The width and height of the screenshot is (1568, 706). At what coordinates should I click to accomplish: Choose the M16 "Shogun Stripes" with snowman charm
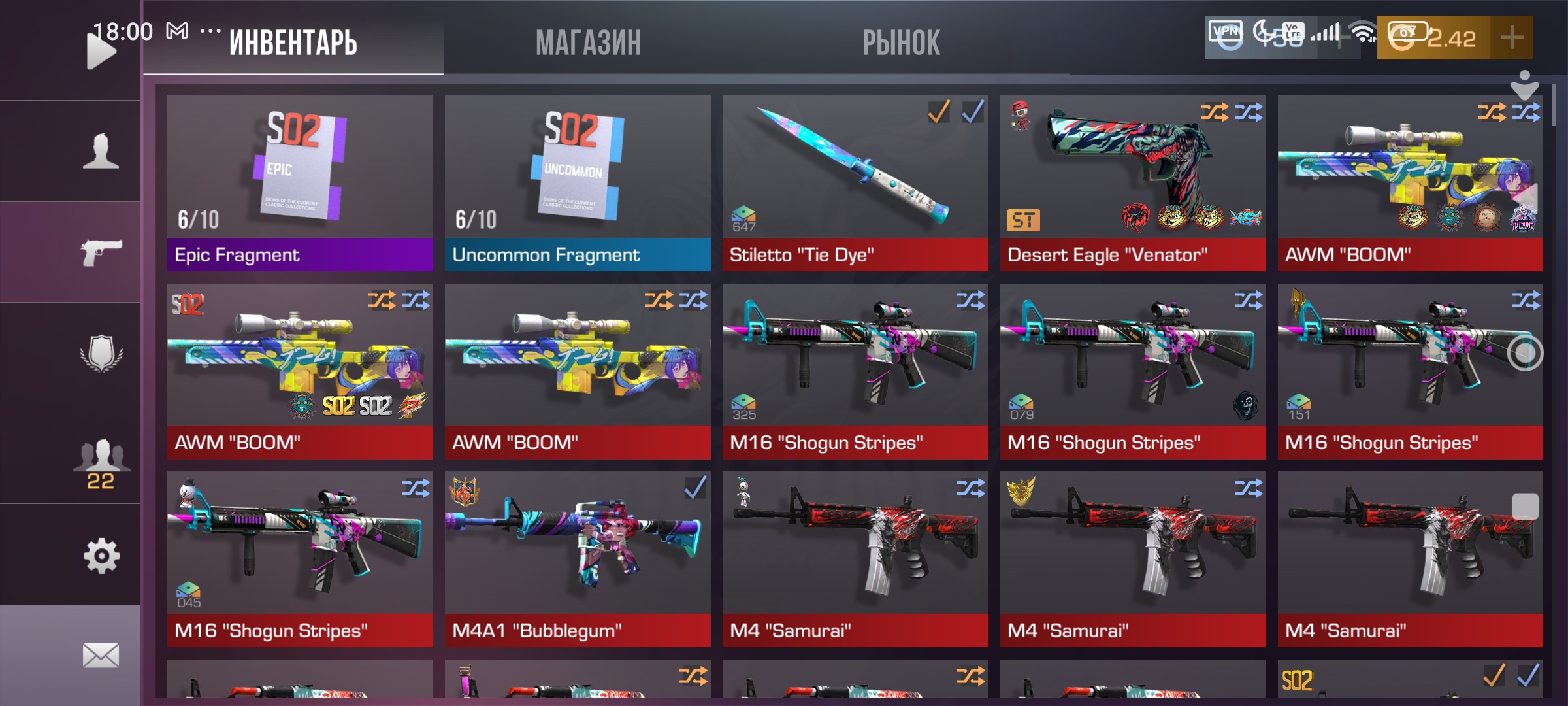pyautogui.click(x=300, y=559)
